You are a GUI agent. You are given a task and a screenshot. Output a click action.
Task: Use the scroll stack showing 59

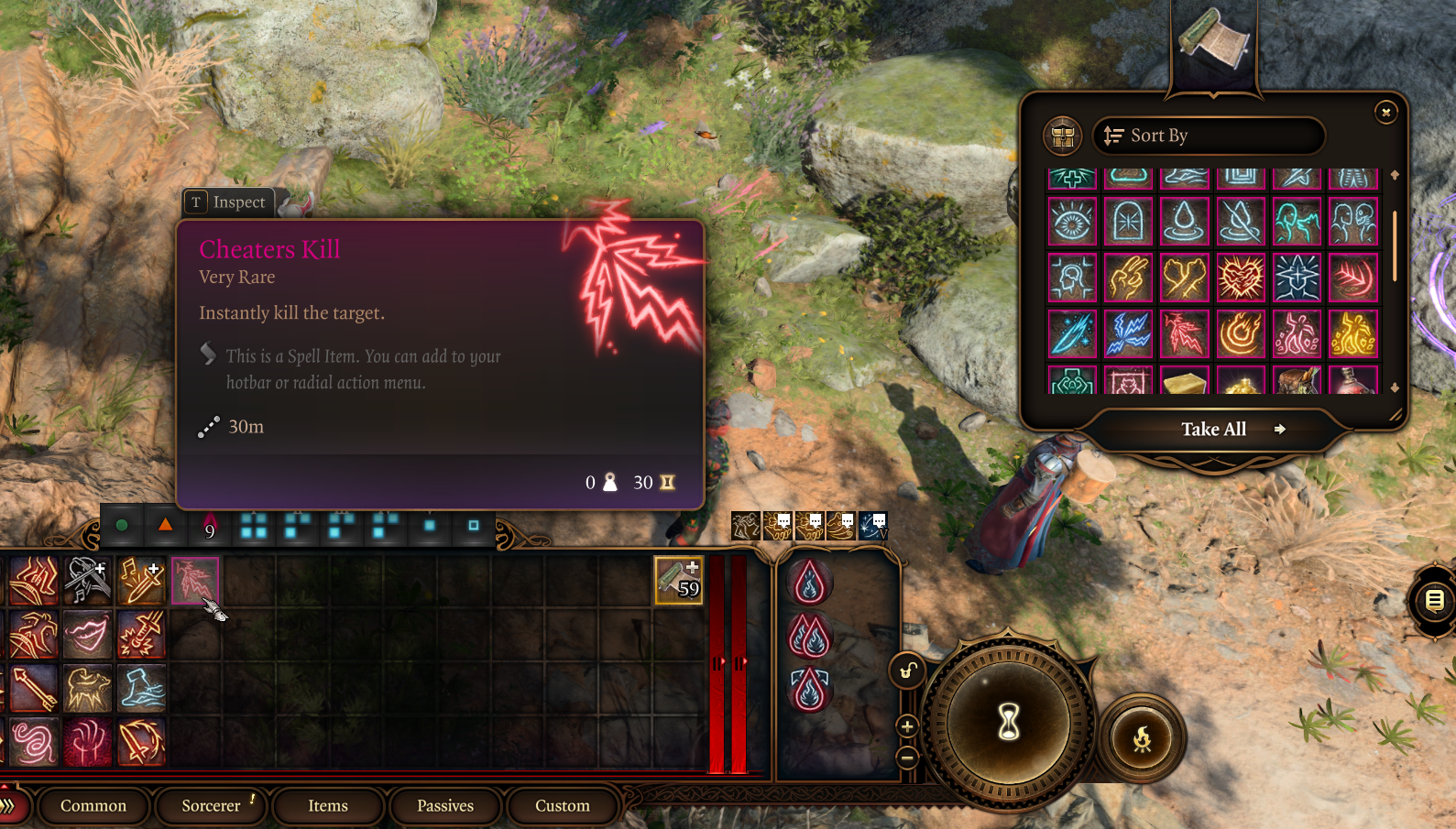click(x=678, y=581)
